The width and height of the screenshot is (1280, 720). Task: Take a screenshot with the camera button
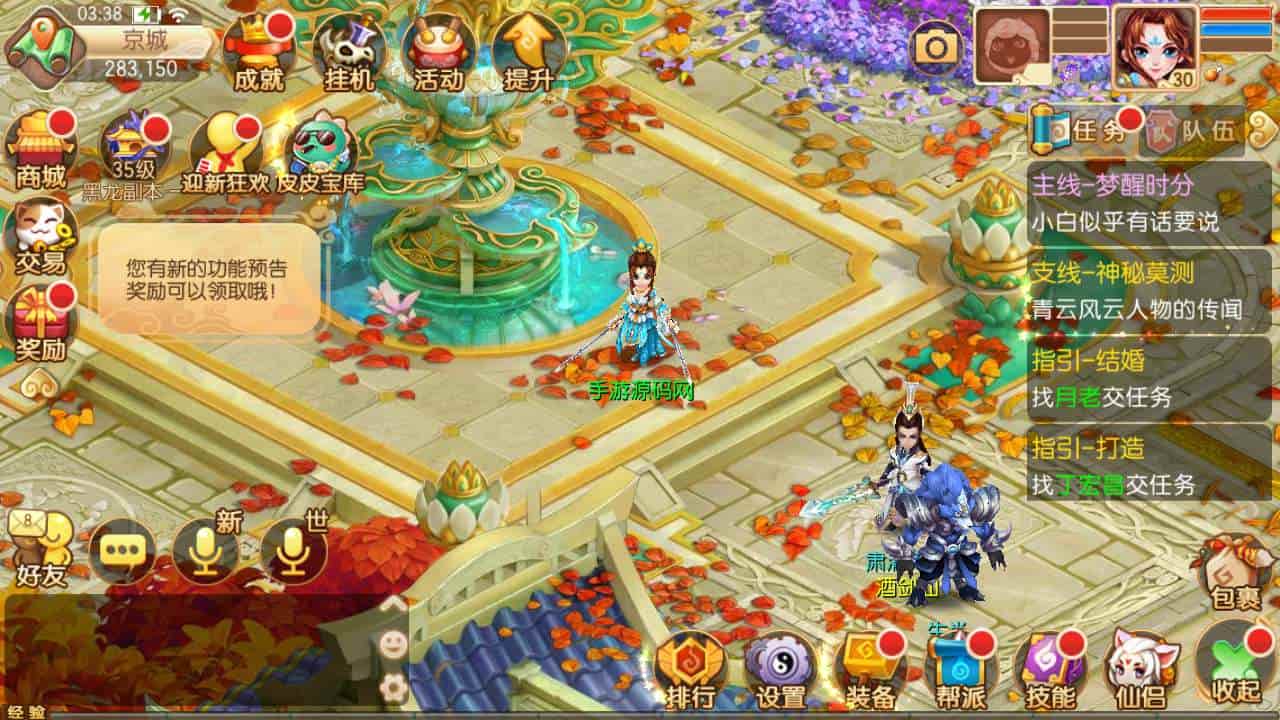[x=937, y=46]
